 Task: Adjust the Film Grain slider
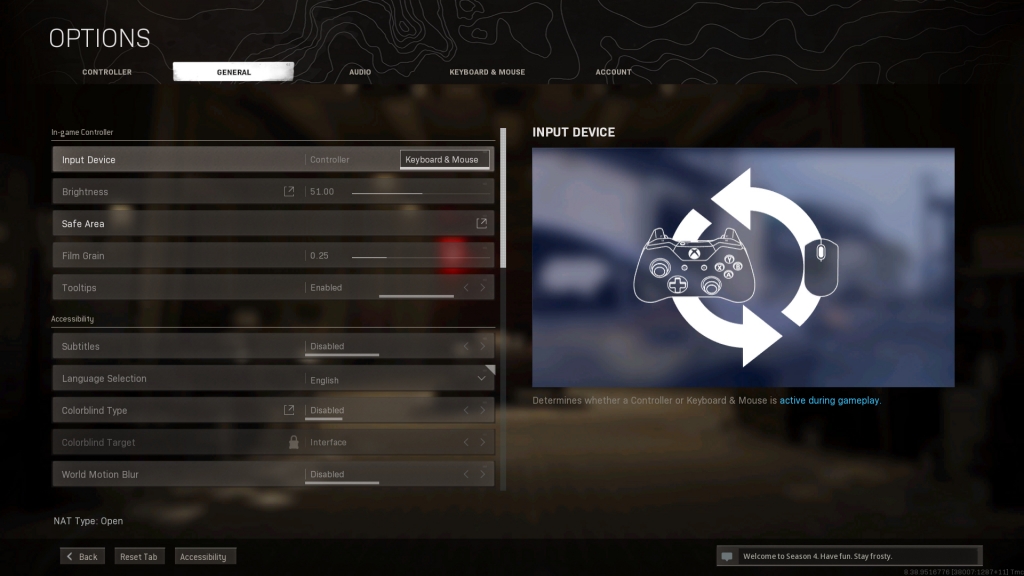tap(420, 256)
